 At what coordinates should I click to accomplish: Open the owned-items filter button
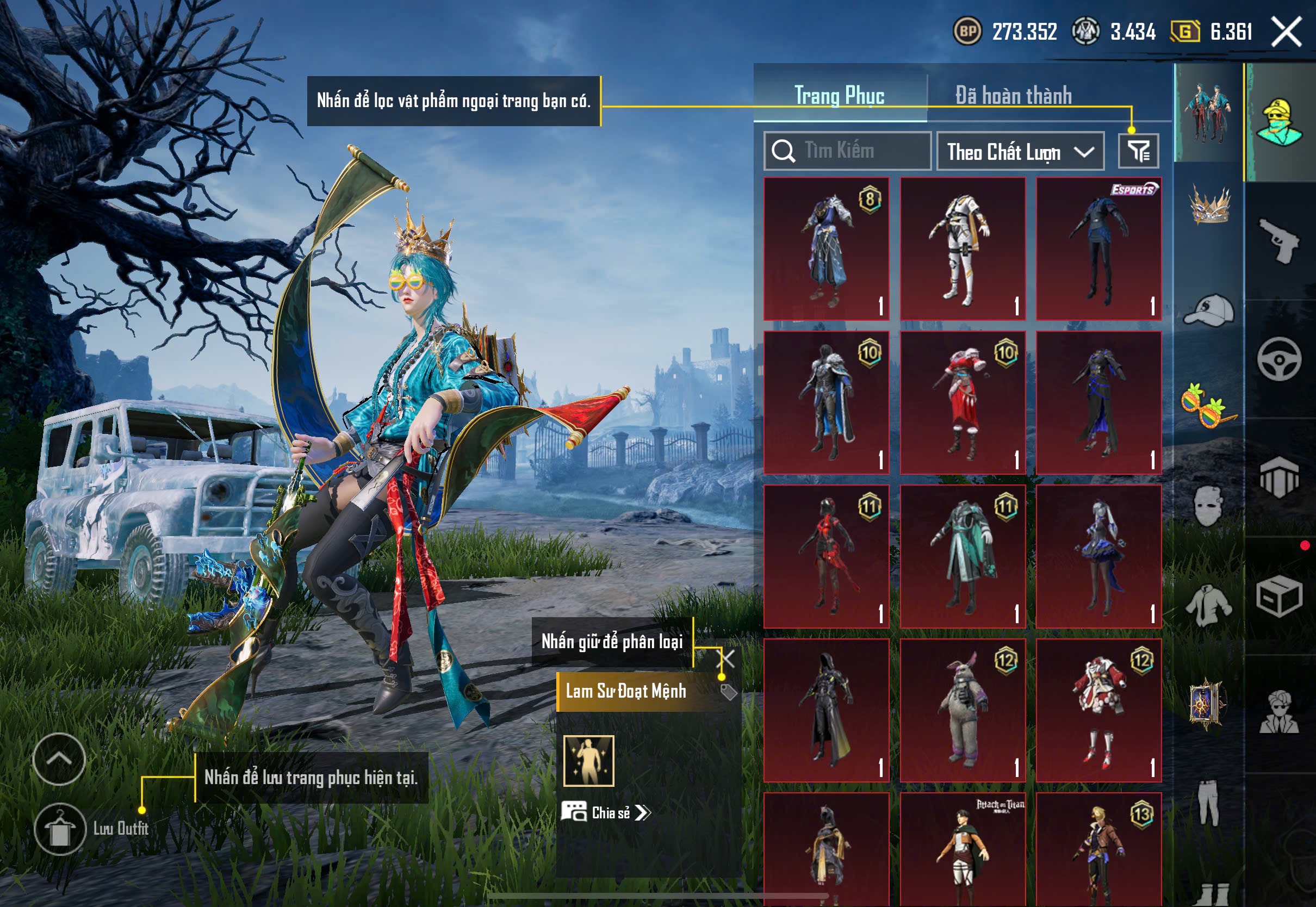[x=1138, y=151]
